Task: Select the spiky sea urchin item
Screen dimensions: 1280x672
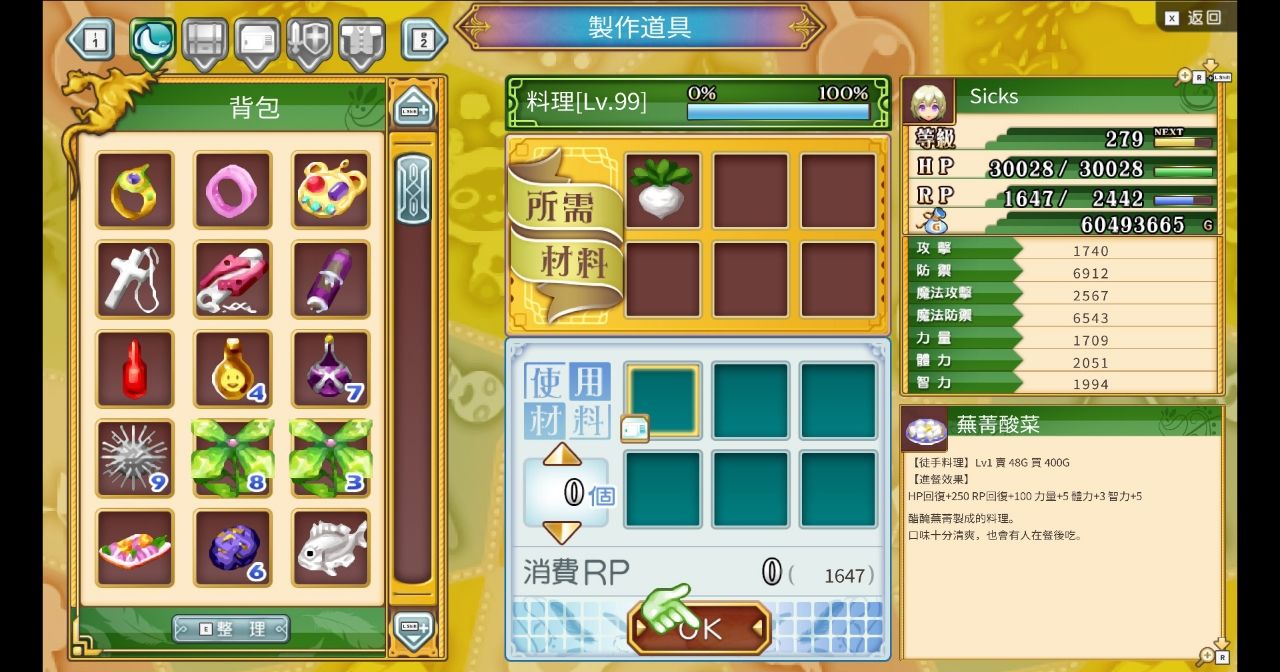Action: coord(134,458)
